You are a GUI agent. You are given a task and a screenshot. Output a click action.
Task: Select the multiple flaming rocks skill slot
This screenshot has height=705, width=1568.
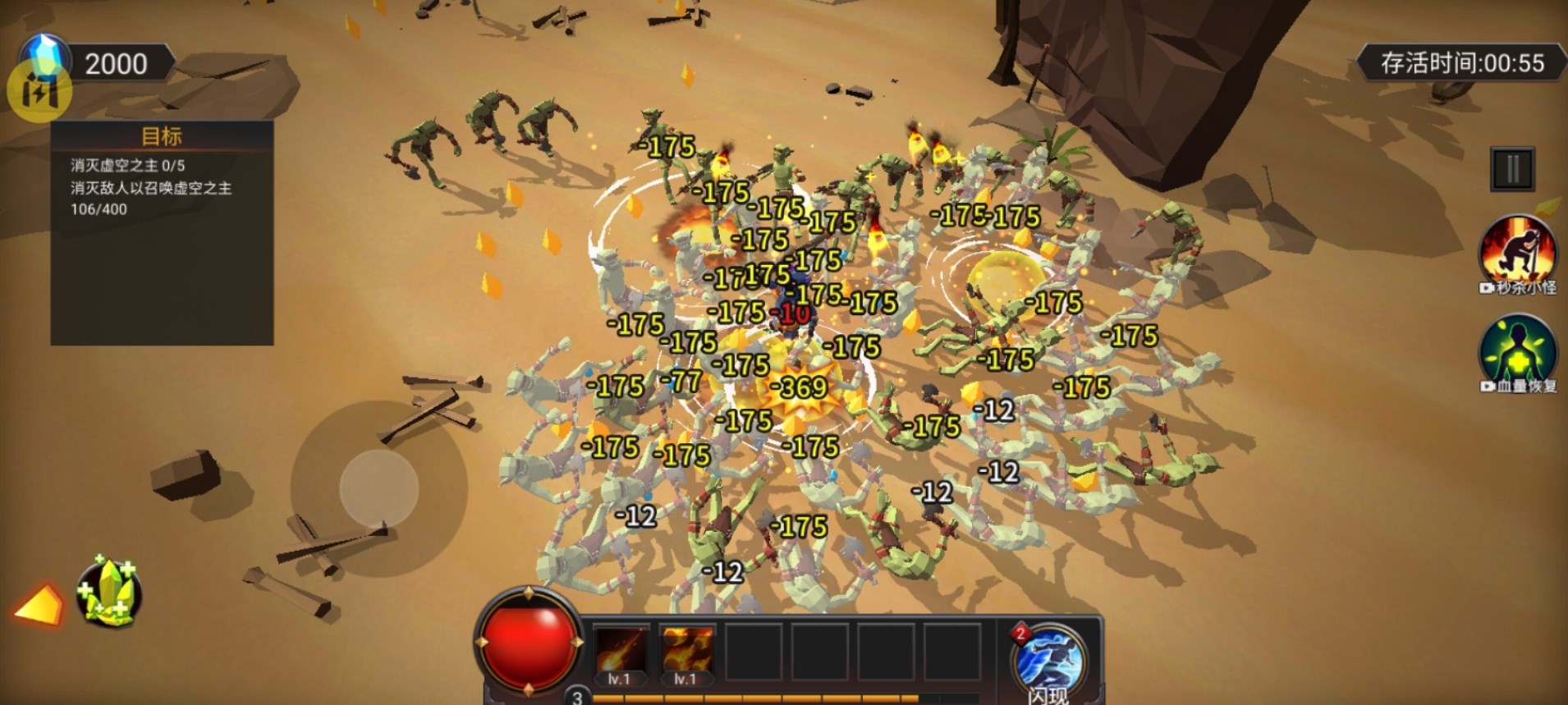click(686, 654)
